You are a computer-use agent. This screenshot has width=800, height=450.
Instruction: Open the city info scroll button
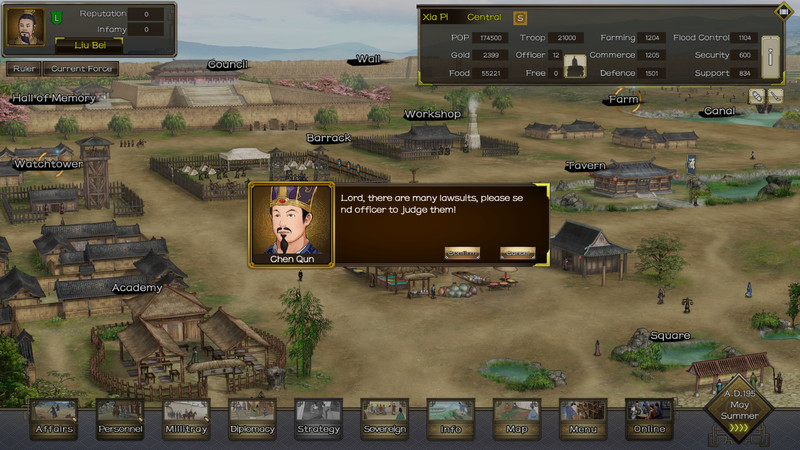coord(769,57)
